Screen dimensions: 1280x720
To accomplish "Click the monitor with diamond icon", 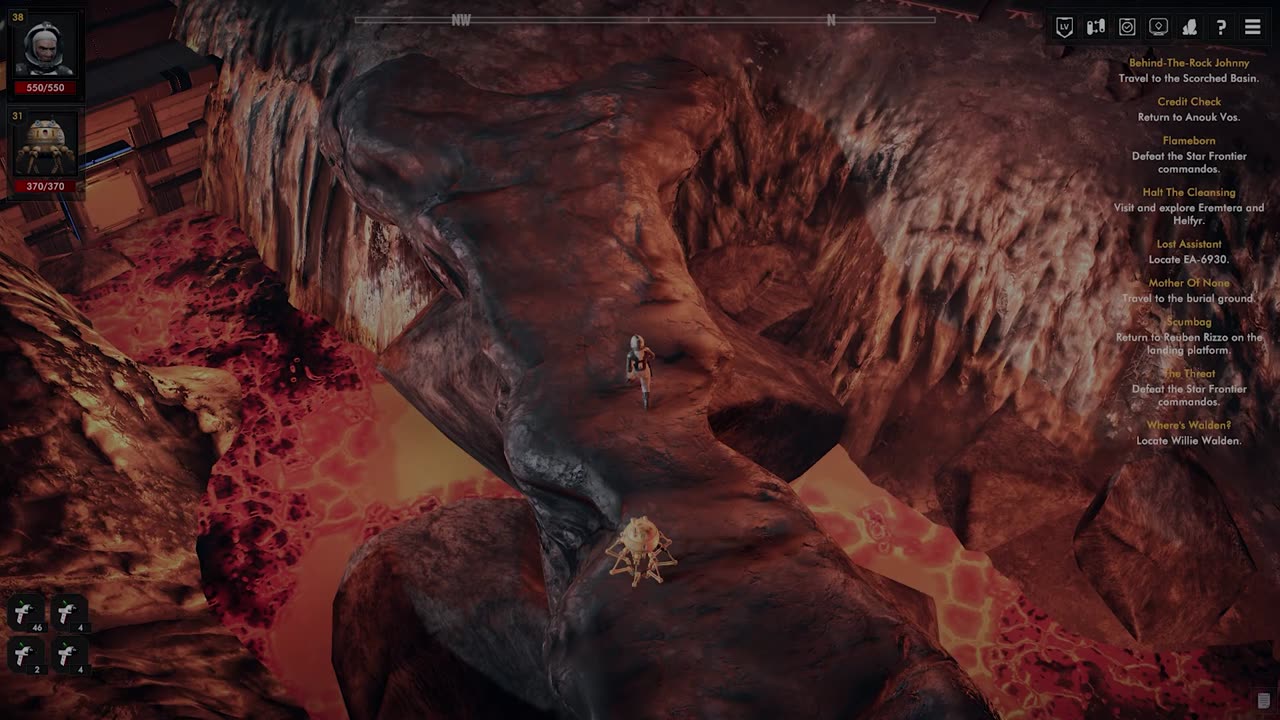I will (1158, 27).
